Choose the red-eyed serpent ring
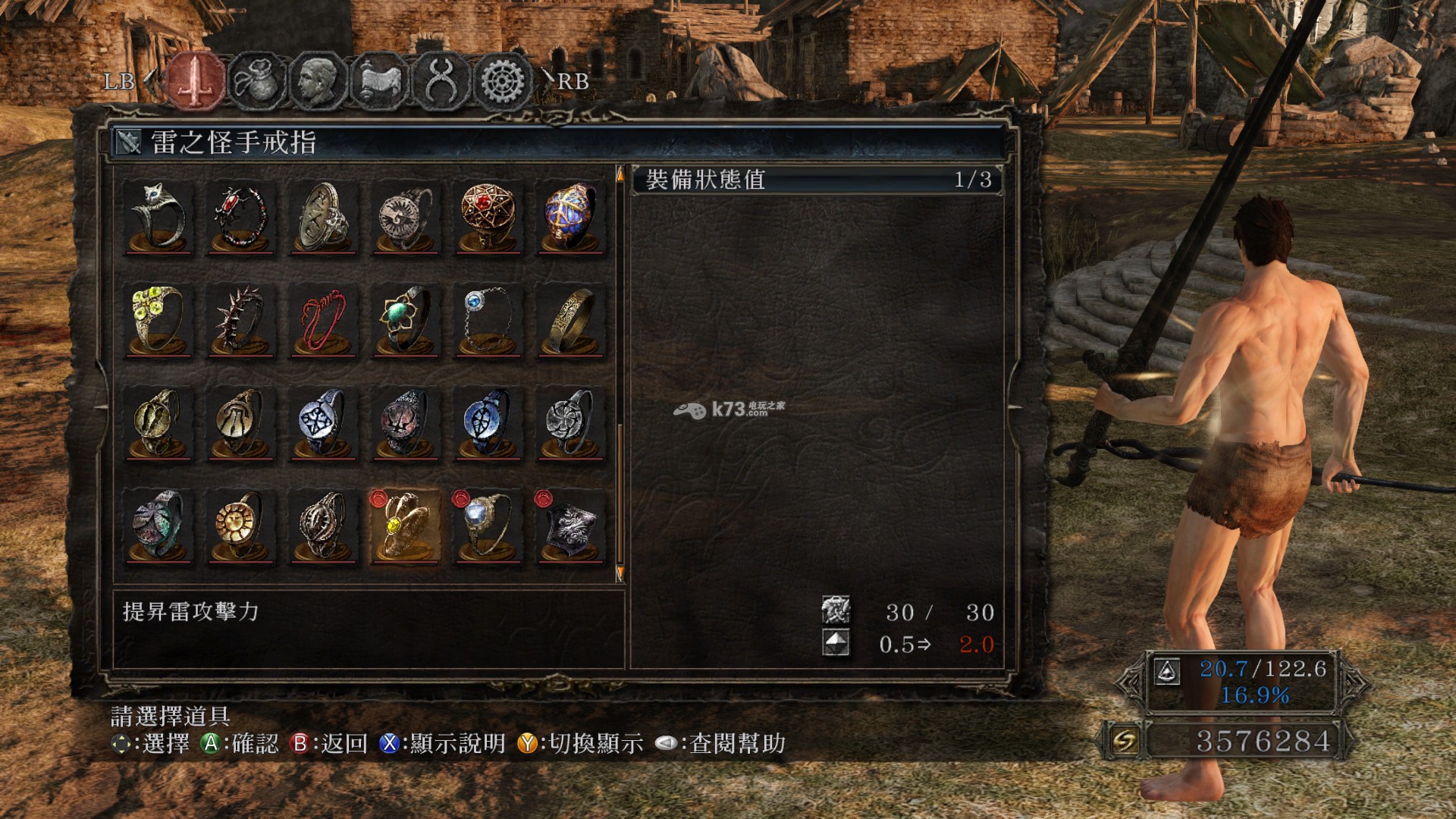Screen dimensions: 1456x819 coord(240,217)
